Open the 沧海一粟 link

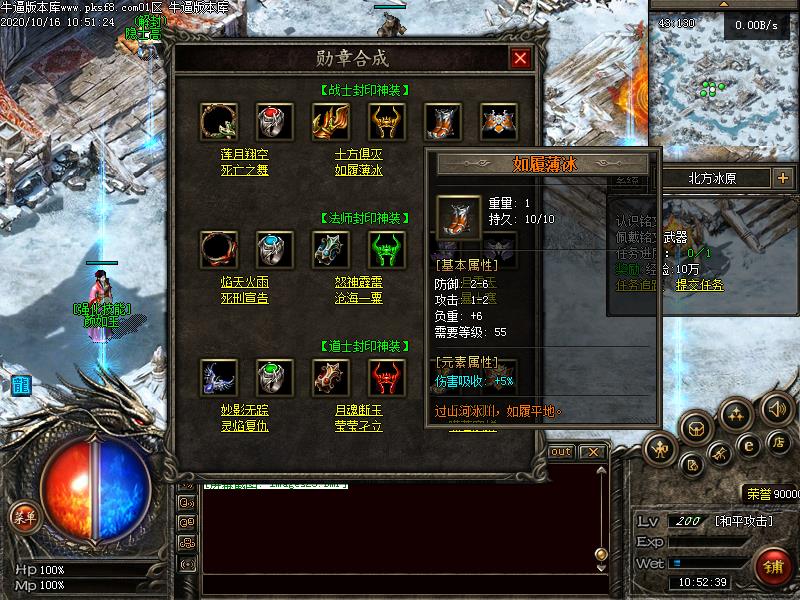[x=358, y=298]
